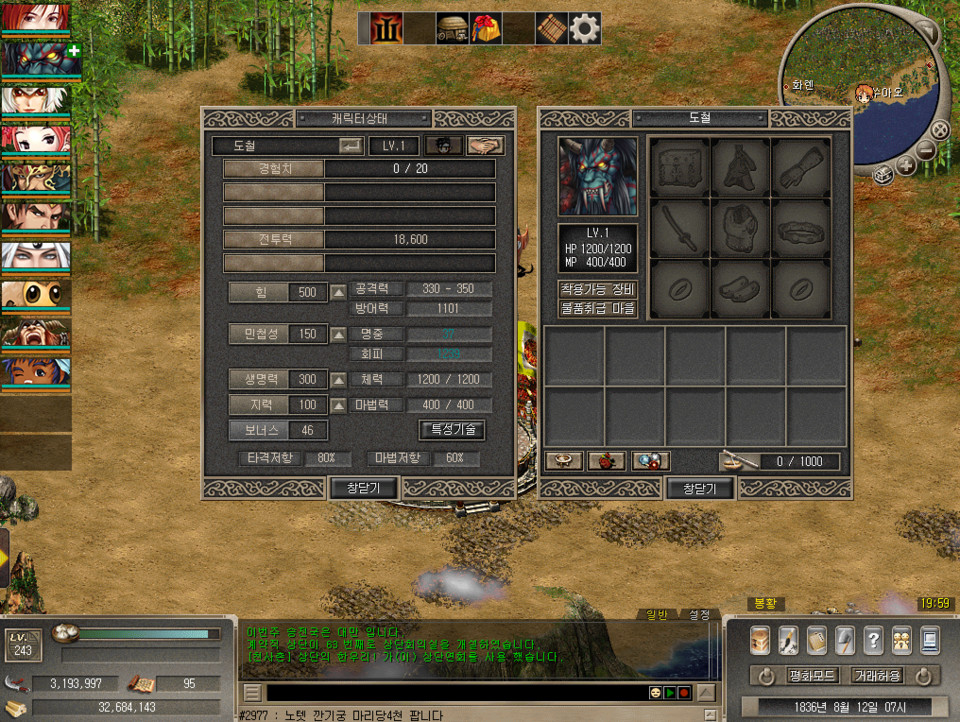
Task: Add a point to 생명력
Action: [339, 380]
